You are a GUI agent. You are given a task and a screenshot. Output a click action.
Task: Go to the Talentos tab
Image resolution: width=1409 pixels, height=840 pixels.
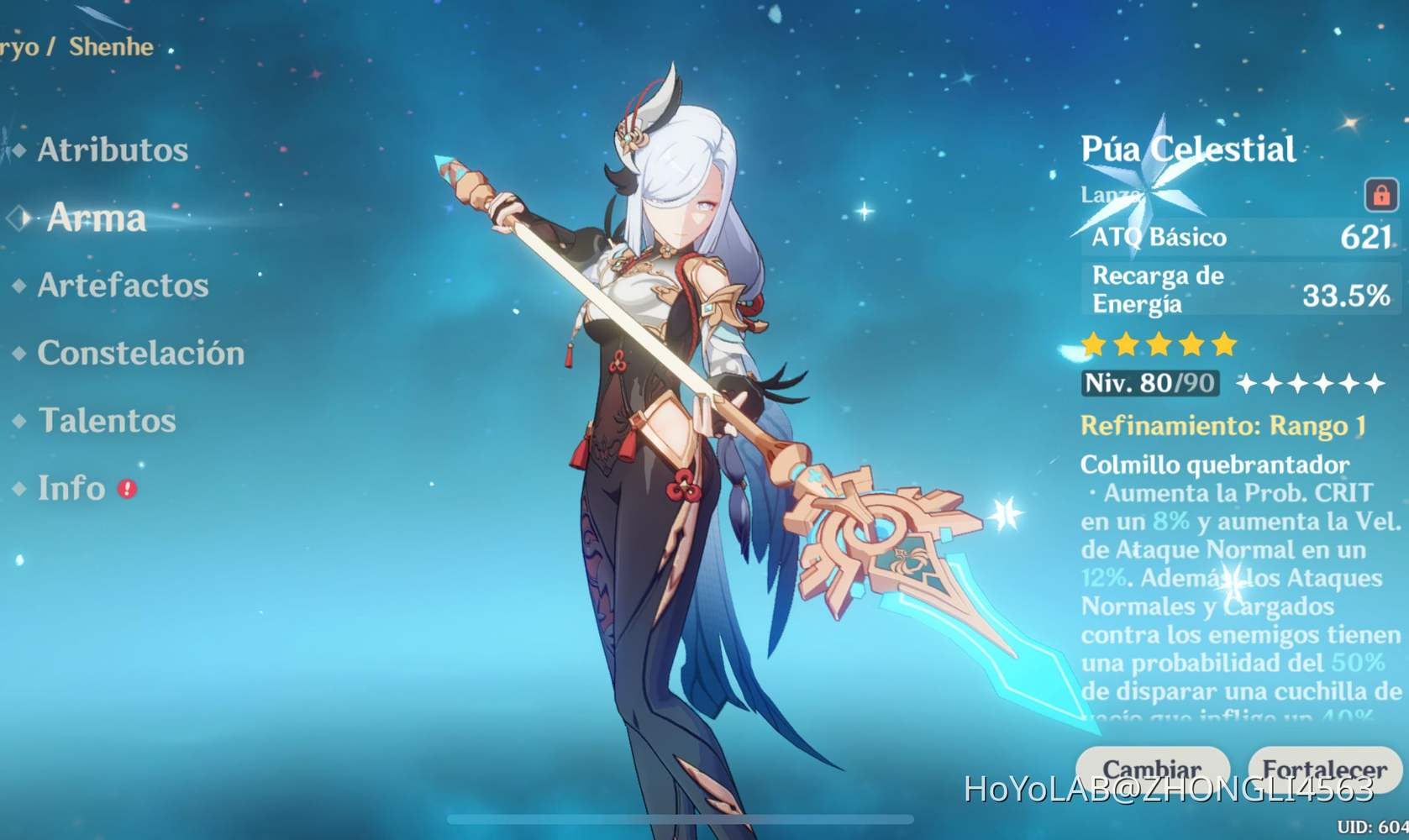107,420
